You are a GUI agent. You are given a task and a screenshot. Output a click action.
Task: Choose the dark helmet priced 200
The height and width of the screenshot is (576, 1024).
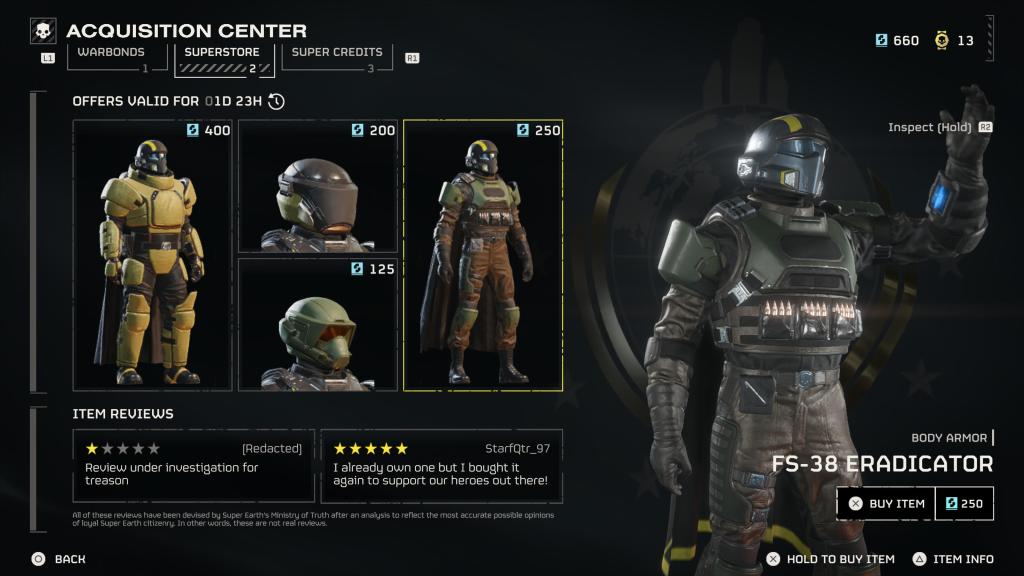click(318, 186)
